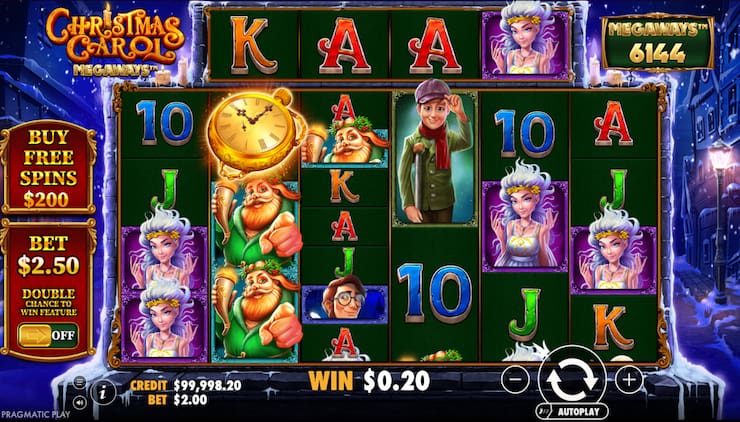Increase the bet with the plus button
This screenshot has height=422, width=740.
629,380
